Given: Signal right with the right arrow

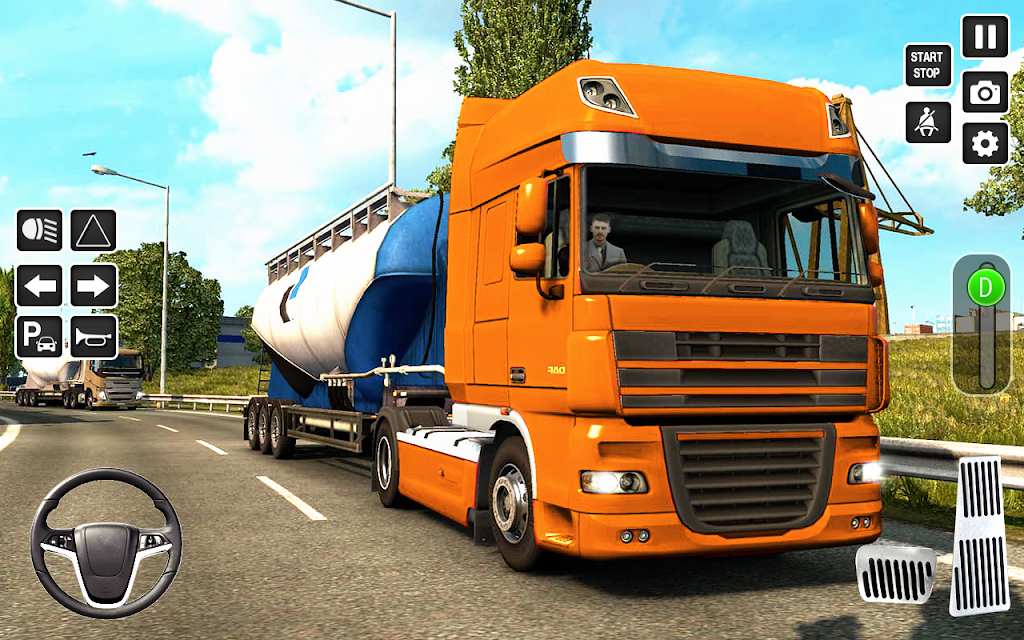Looking at the screenshot, I should 93,285.
